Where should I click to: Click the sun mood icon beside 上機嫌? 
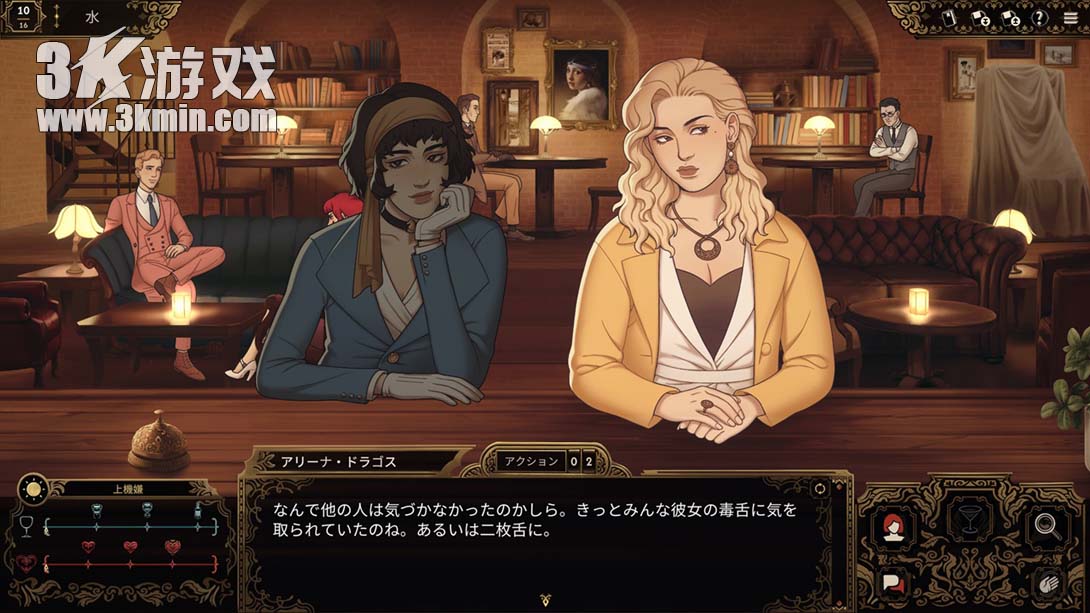(x=32, y=490)
